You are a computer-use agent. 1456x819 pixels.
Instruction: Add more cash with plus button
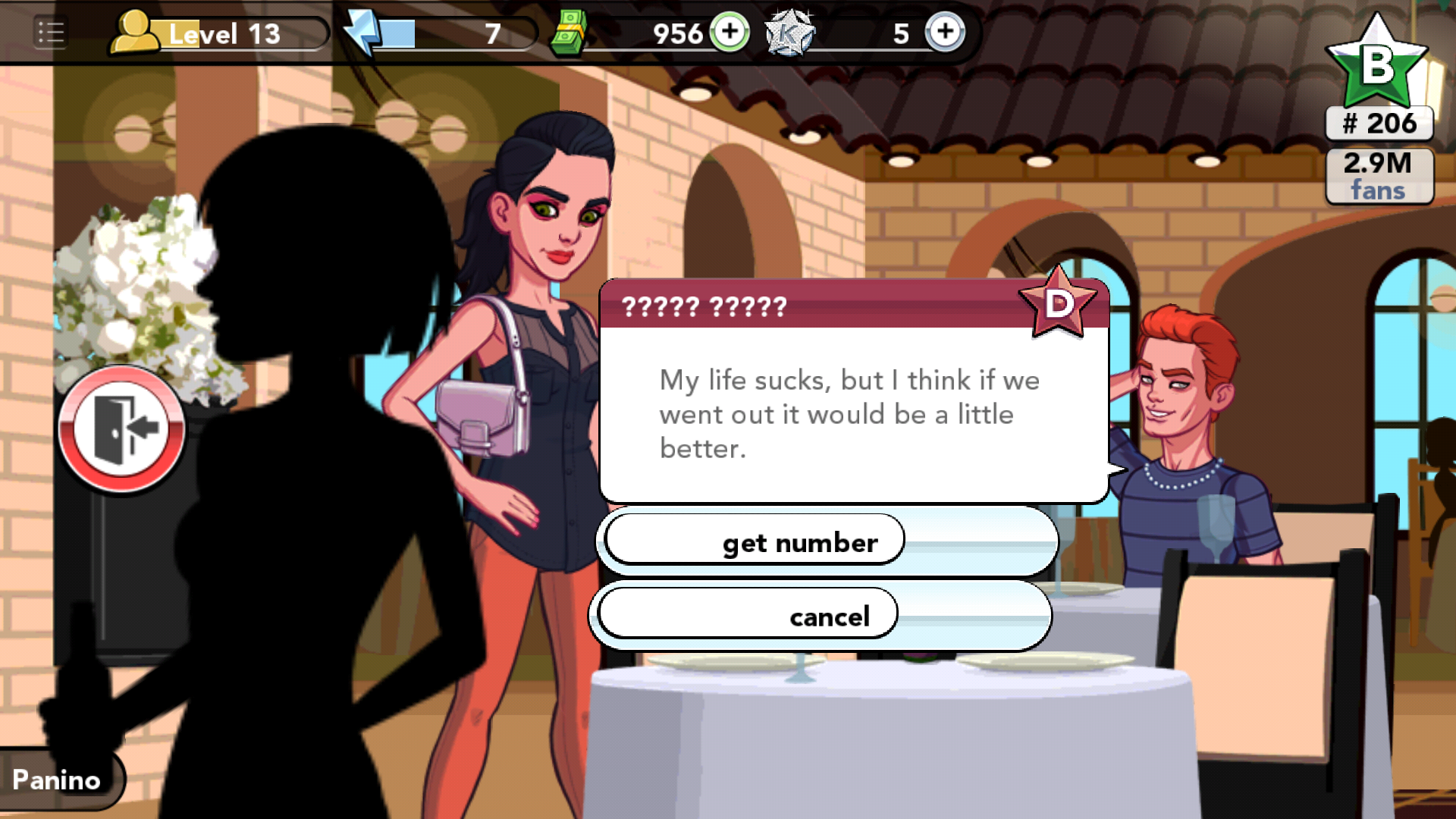point(730,32)
